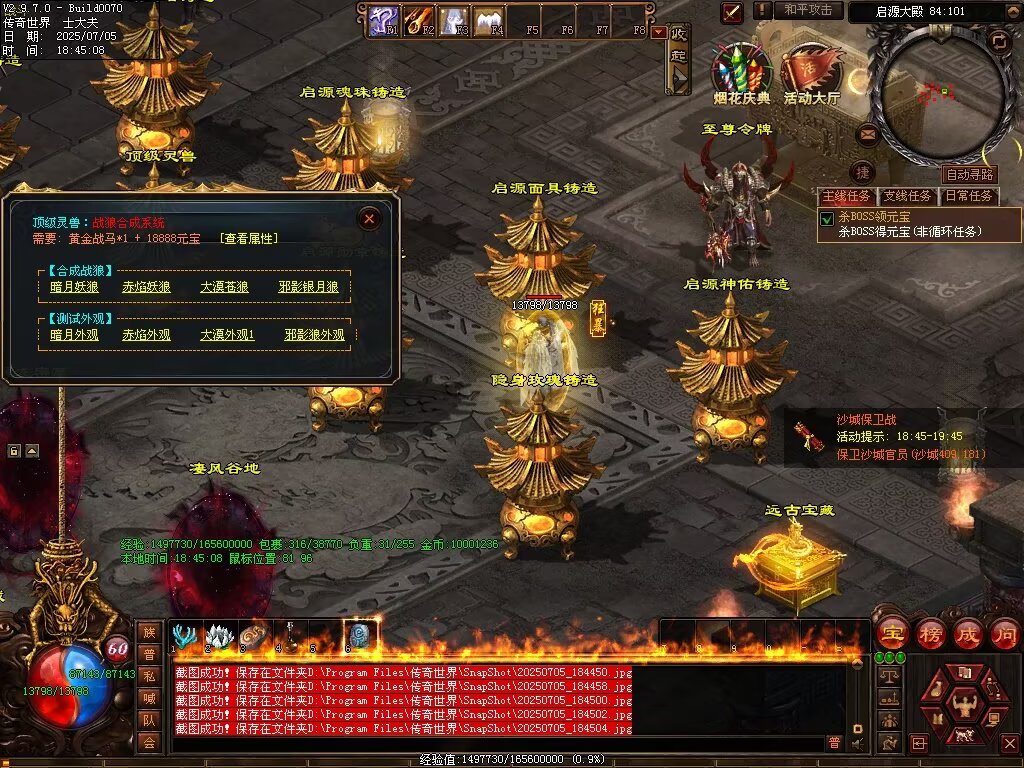Activate 自动寻路 auto-pathfinding
The height and width of the screenshot is (768, 1024).
tap(970, 175)
